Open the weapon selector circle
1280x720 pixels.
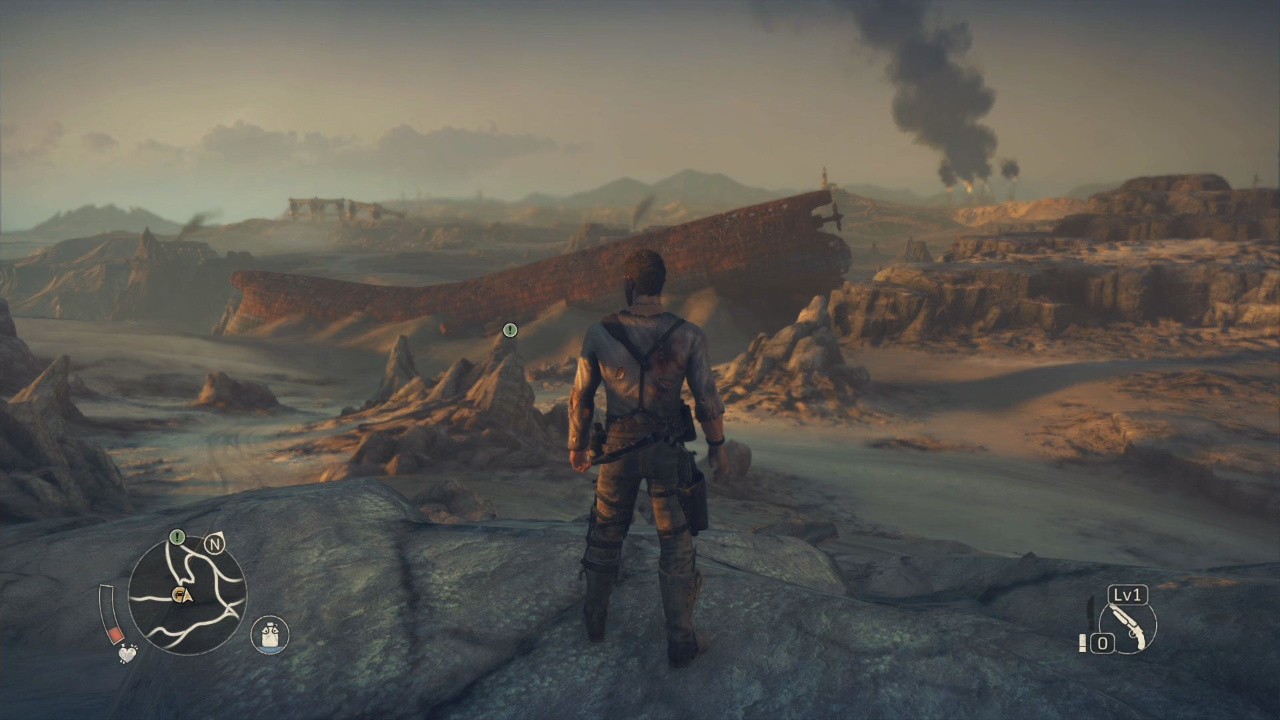tap(1127, 627)
